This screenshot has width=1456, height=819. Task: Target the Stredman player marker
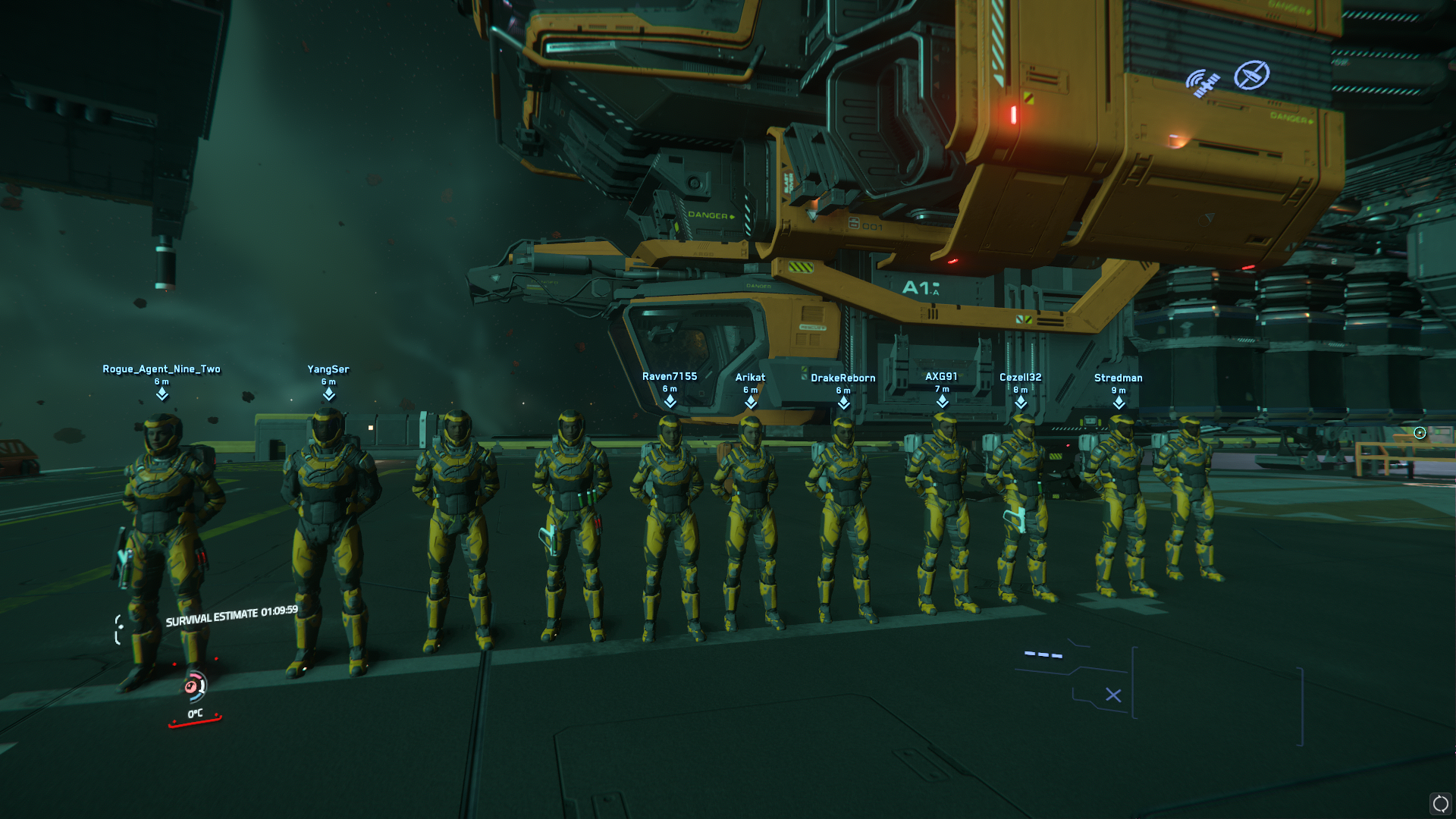point(1119,403)
